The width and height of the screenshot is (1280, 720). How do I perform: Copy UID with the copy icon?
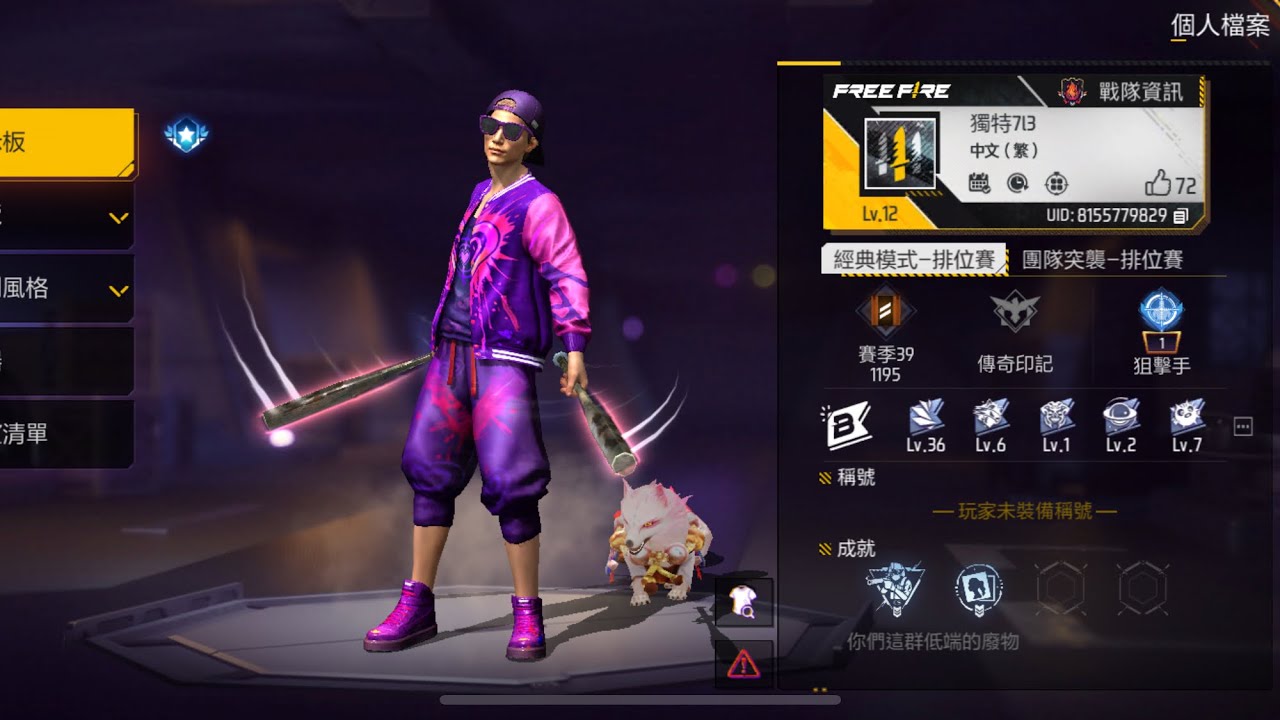[1181, 216]
